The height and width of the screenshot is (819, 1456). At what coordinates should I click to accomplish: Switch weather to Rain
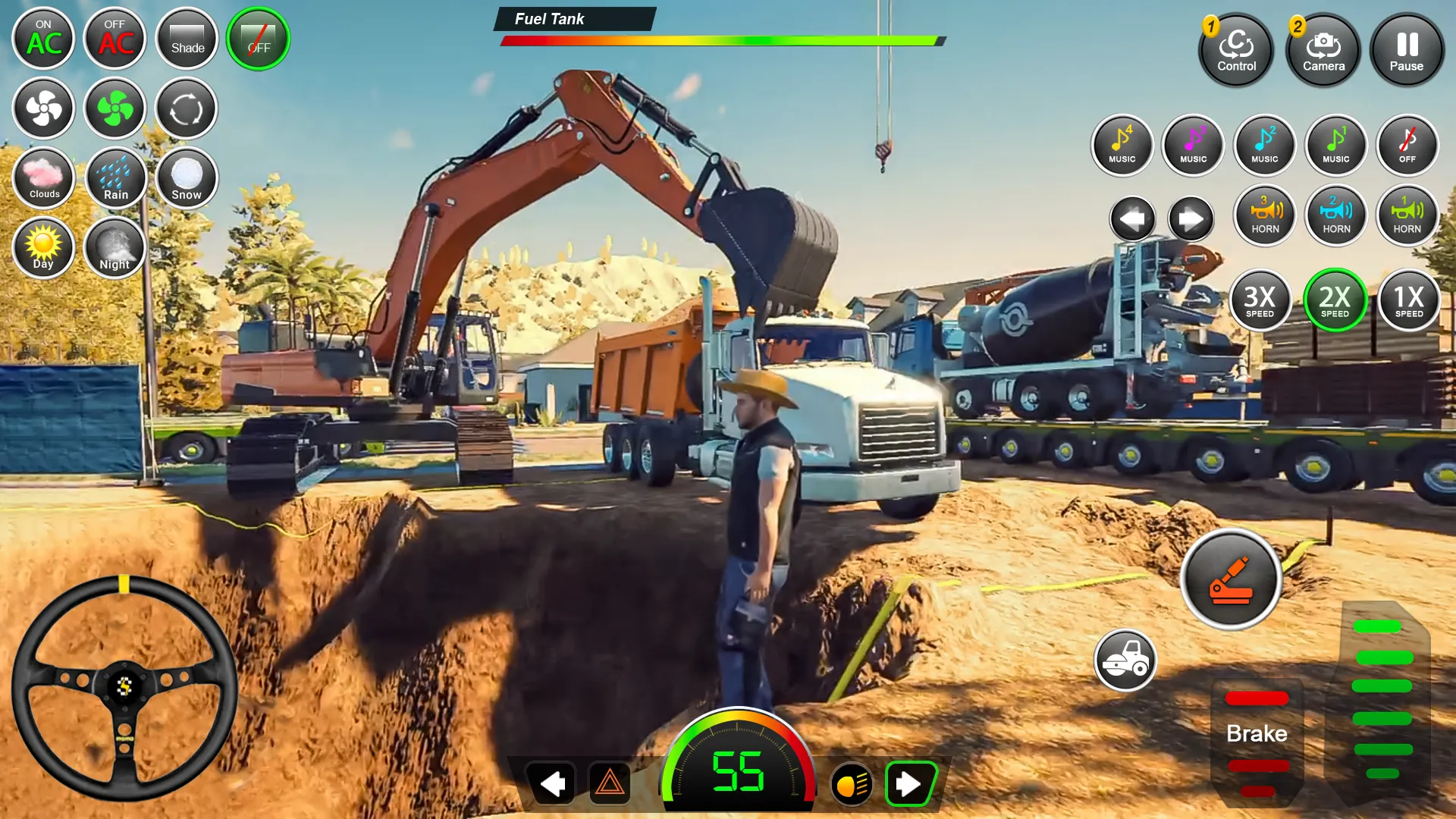pyautogui.click(x=115, y=178)
